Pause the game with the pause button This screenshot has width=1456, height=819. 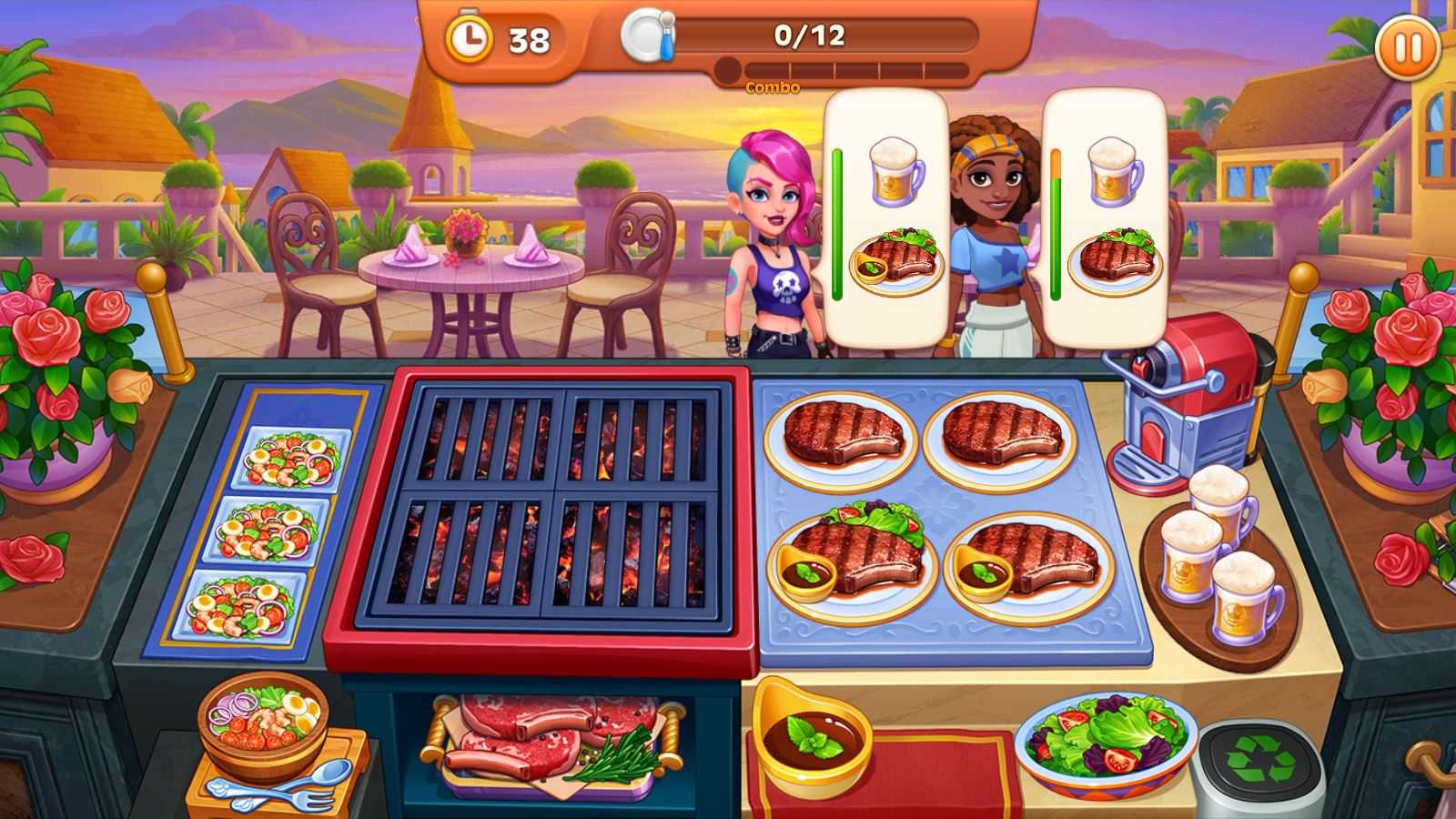[x=1407, y=48]
